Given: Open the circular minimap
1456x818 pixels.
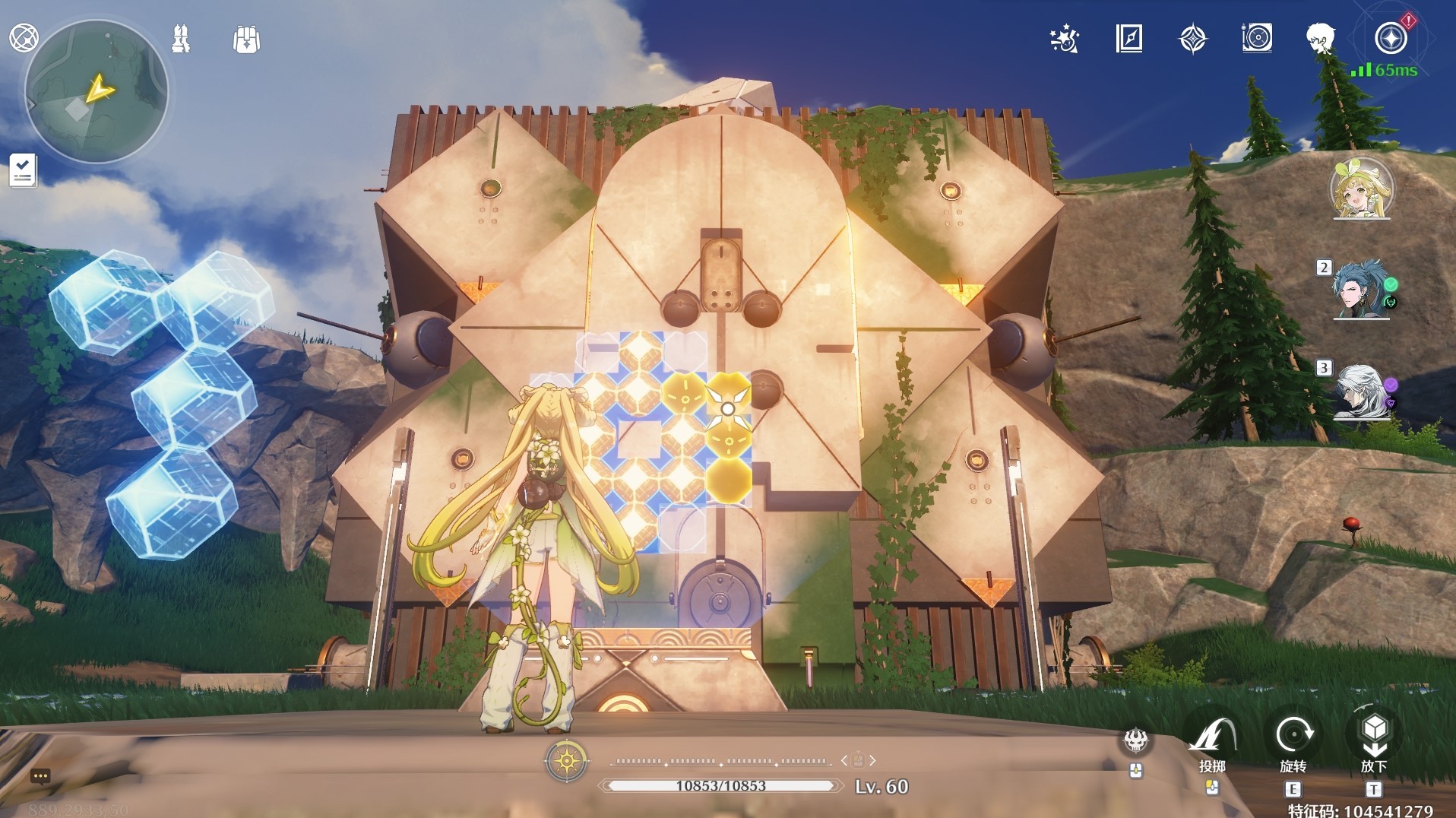Looking at the screenshot, I should click(97, 92).
